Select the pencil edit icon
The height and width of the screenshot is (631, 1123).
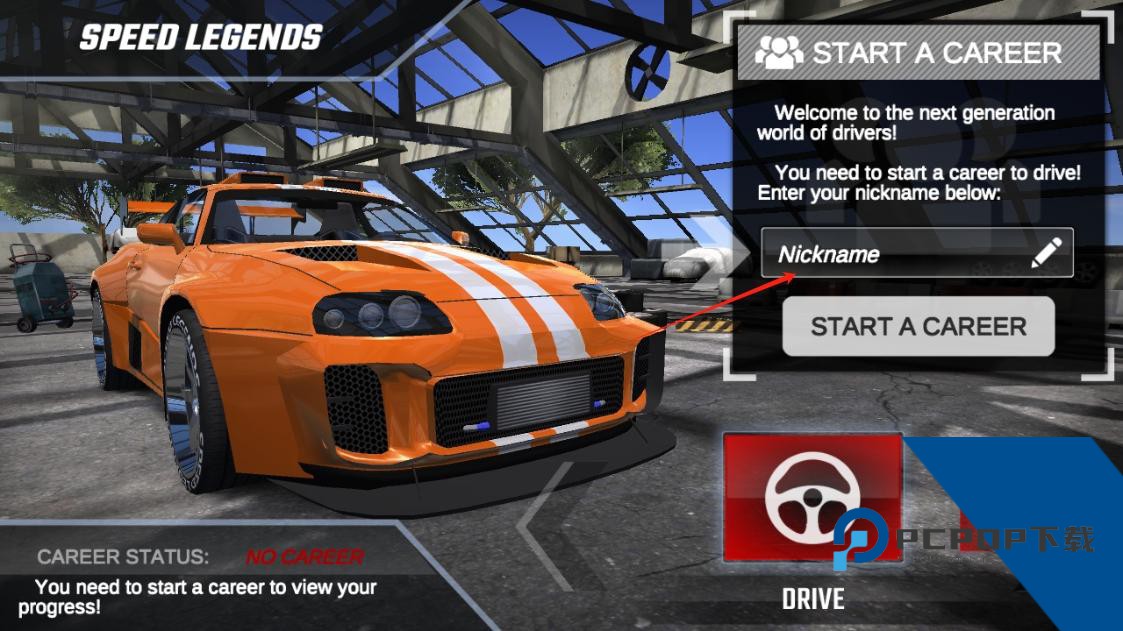[x=1046, y=254]
